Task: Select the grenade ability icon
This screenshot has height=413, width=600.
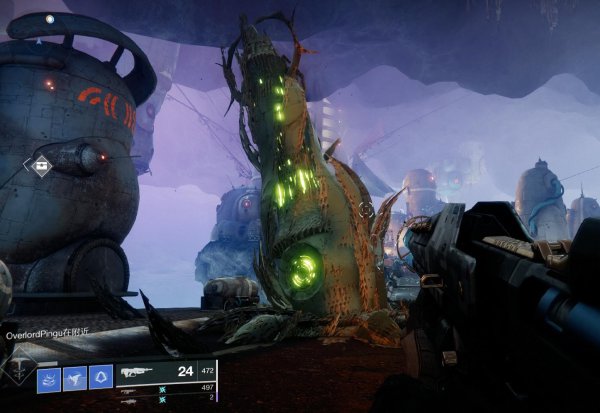Action: 49,377
